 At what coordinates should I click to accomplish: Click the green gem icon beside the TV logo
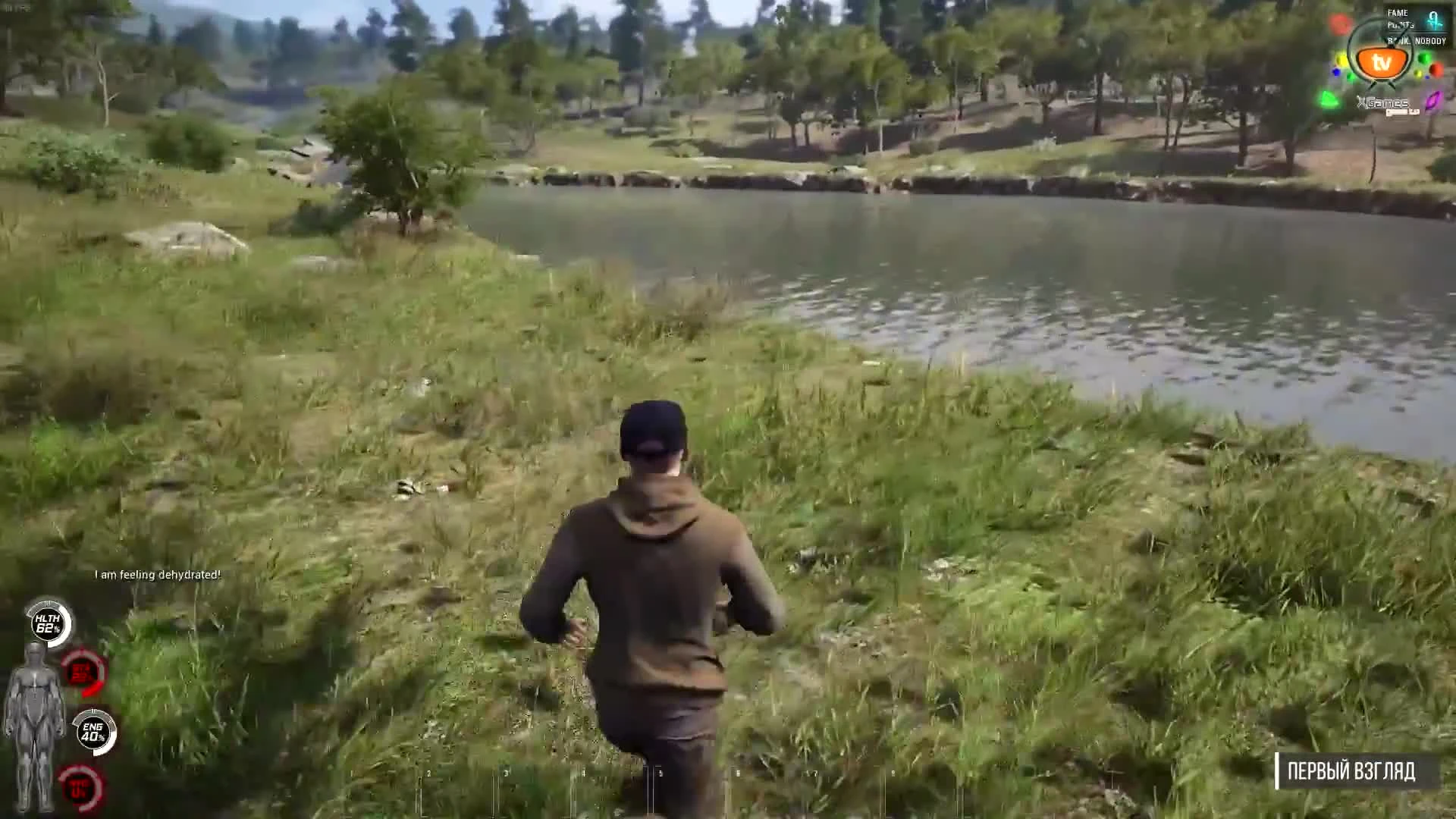point(1424,58)
